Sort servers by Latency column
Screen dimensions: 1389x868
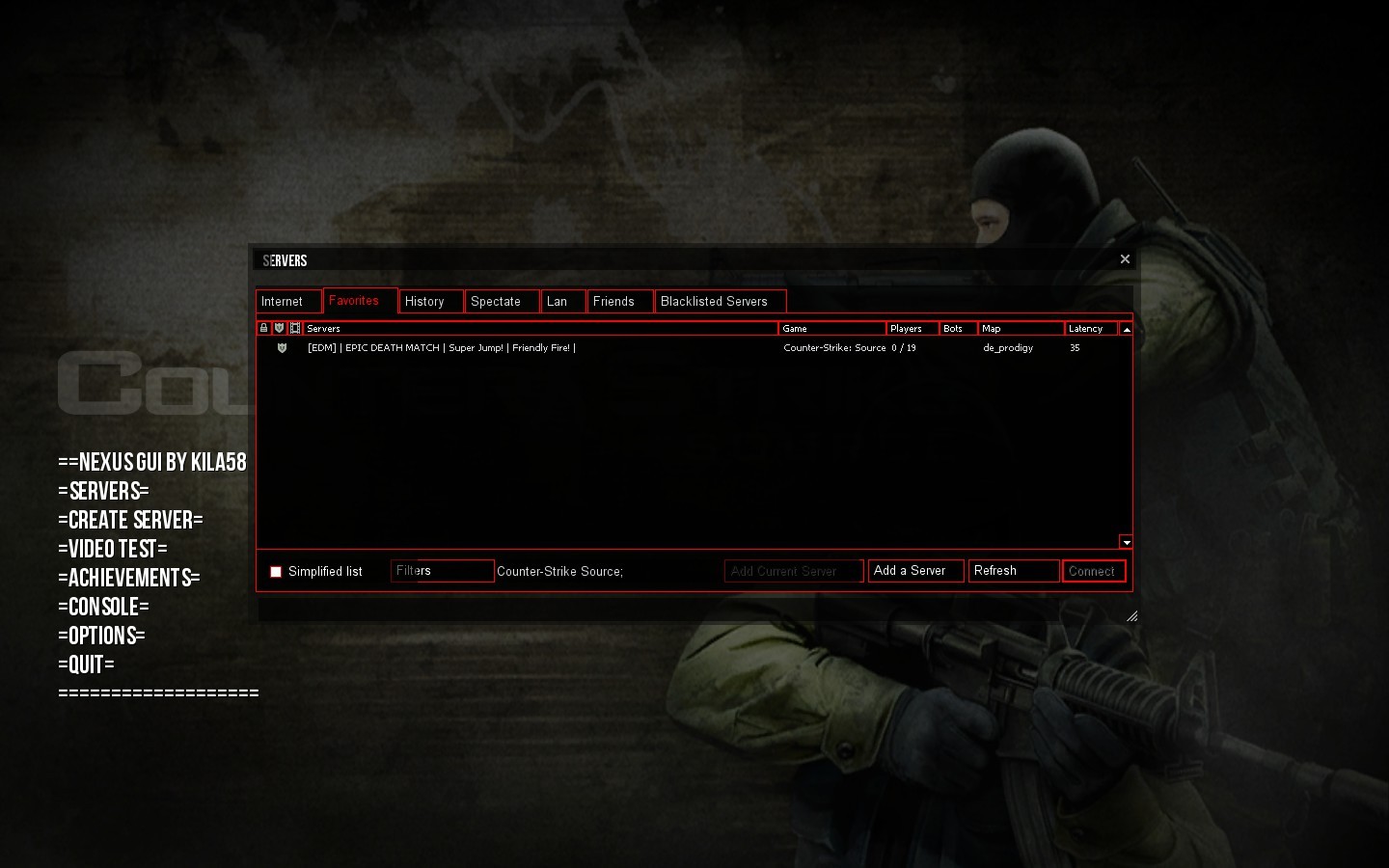coord(1087,328)
